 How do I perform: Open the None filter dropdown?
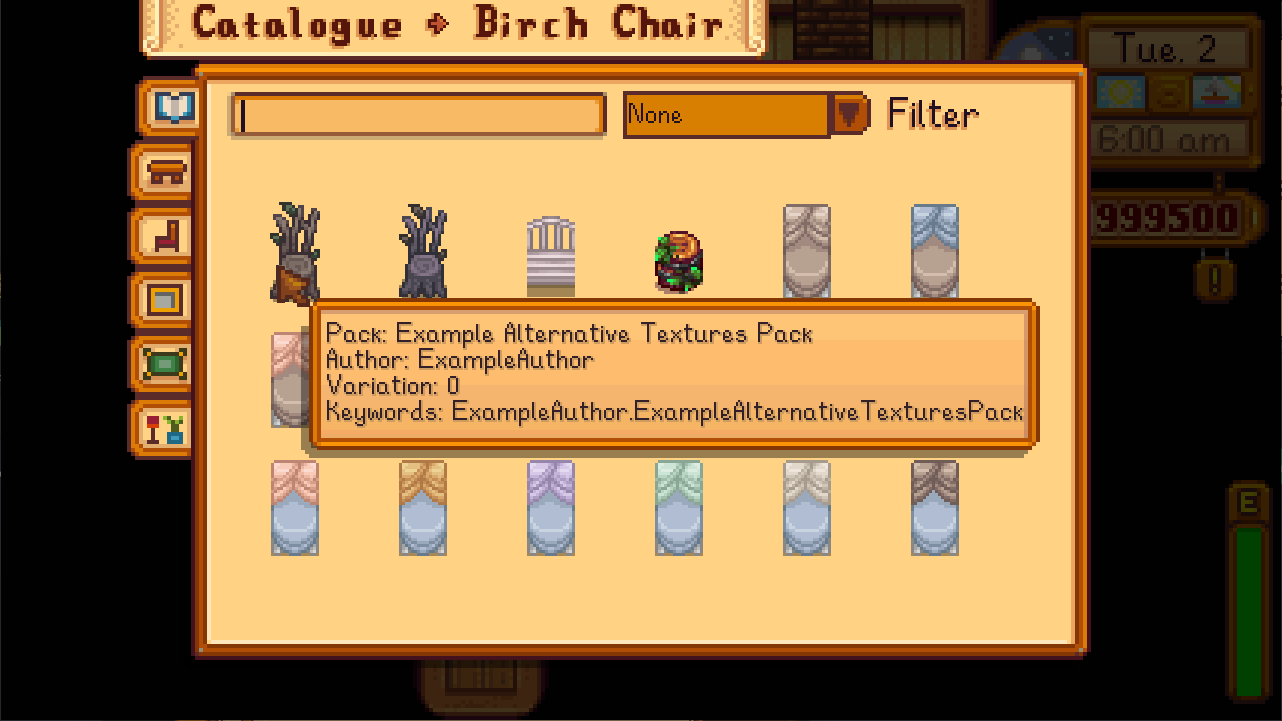(726, 115)
